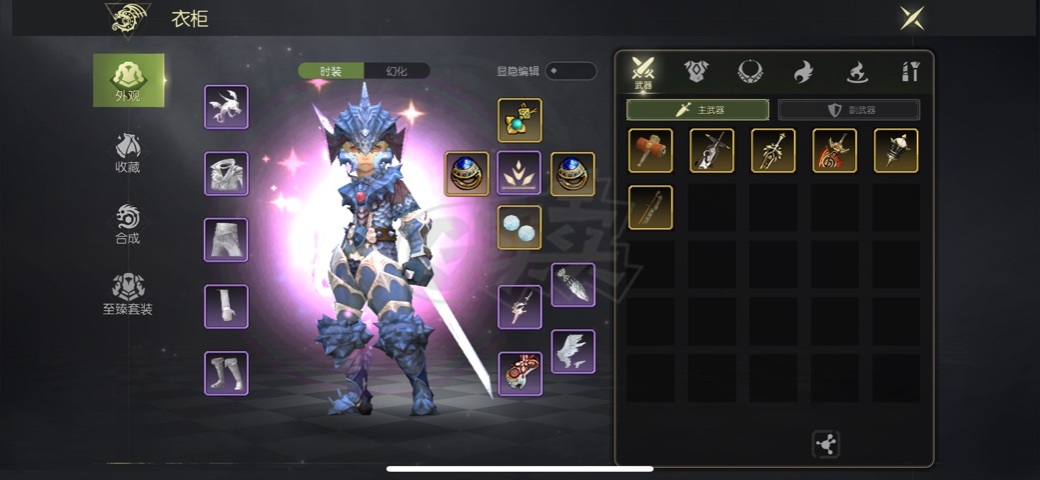Image resolution: width=1040 pixels, height=480 pixels.
Task: Open the armor category tab
Action: coord(696,71)
